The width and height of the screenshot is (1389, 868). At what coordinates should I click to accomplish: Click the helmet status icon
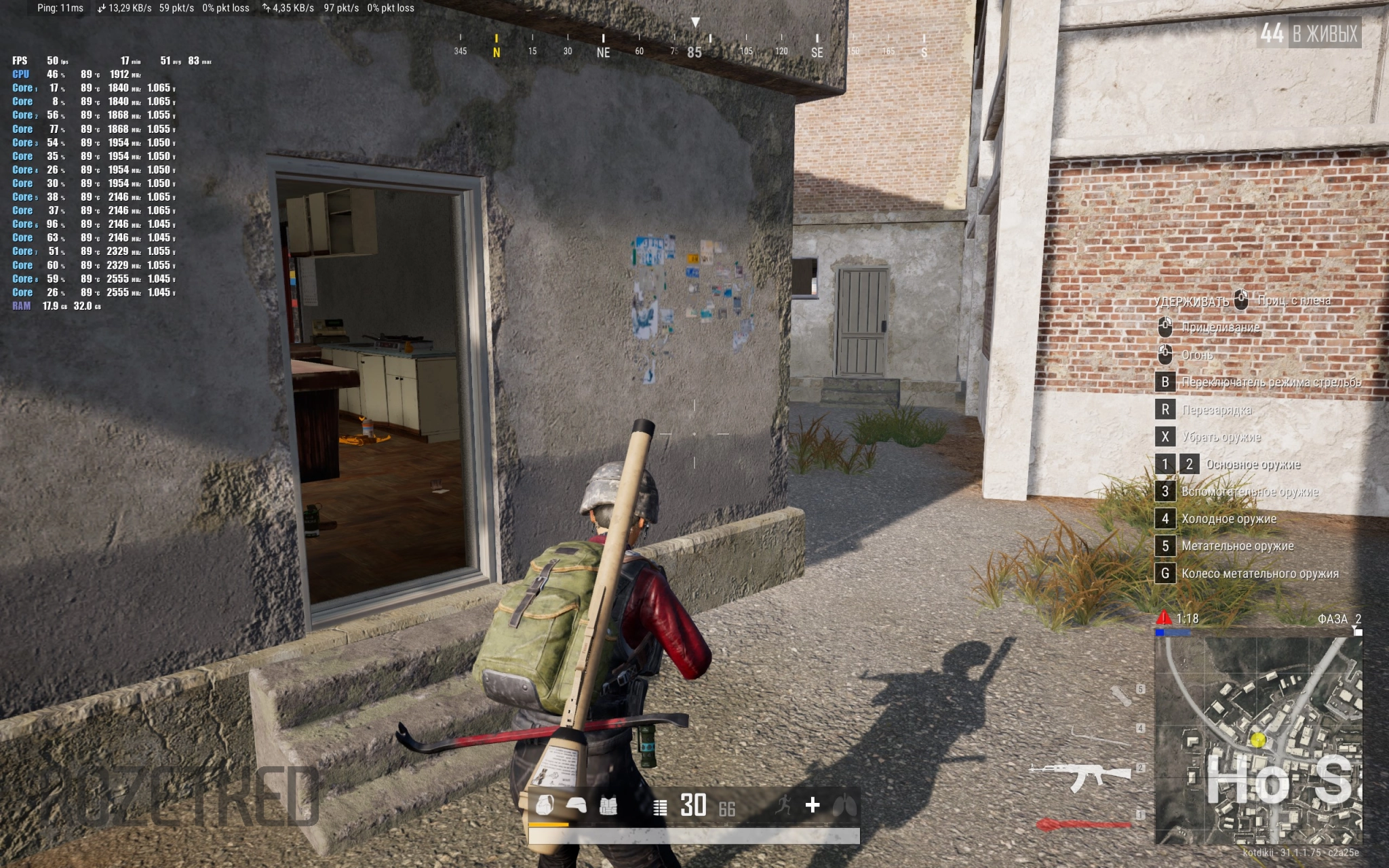point(576,805)
